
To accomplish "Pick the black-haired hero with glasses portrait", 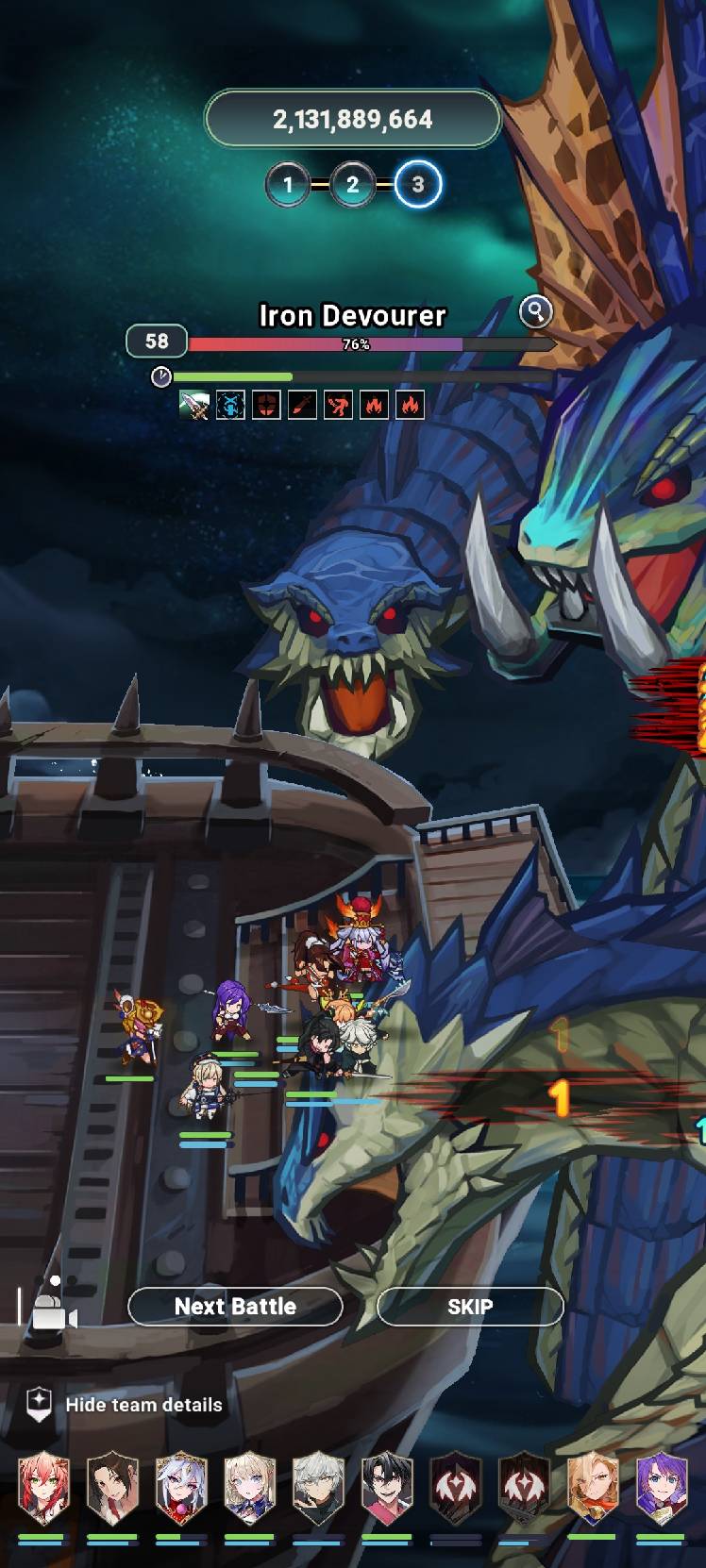I will pyautogui.click(x=386, y=1491).
